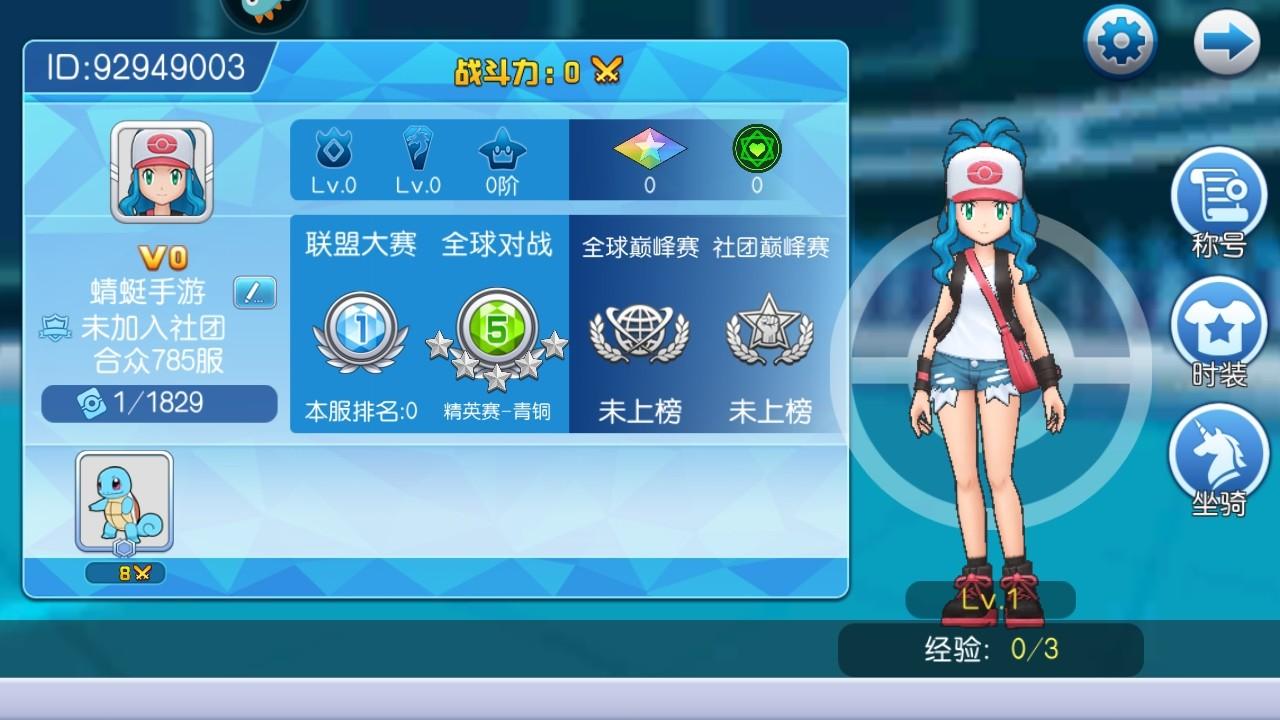
Task: Open the 1/1829 counter panel
Action: (158, 404)
